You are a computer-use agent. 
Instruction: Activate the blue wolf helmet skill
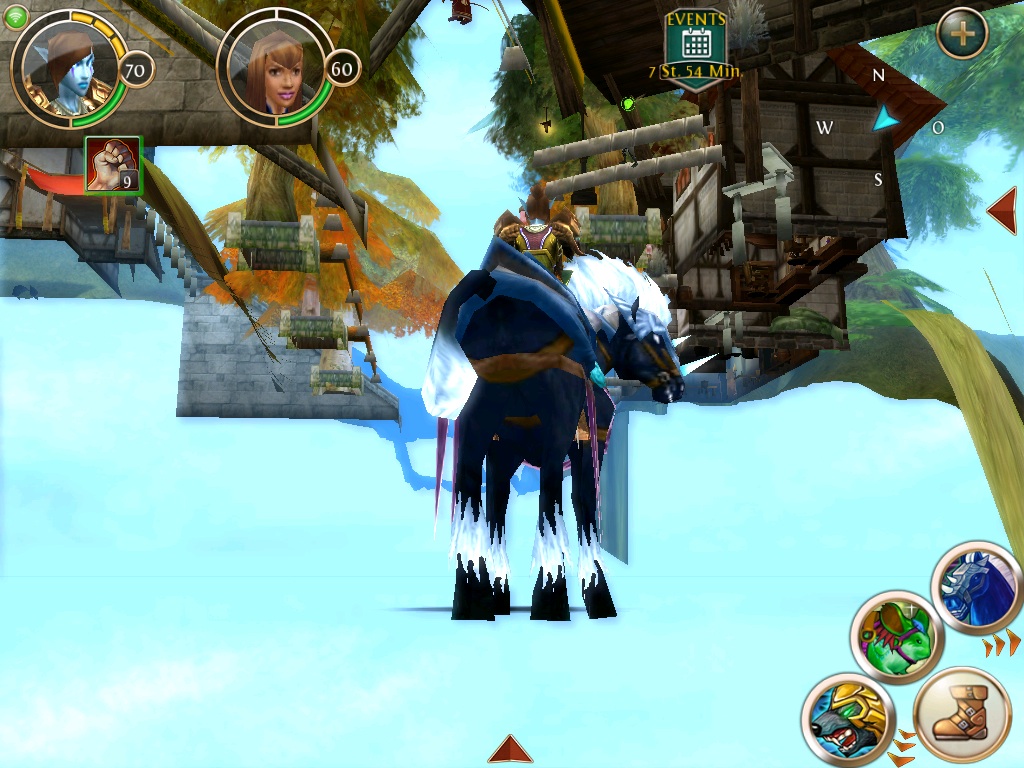[847, 719]
